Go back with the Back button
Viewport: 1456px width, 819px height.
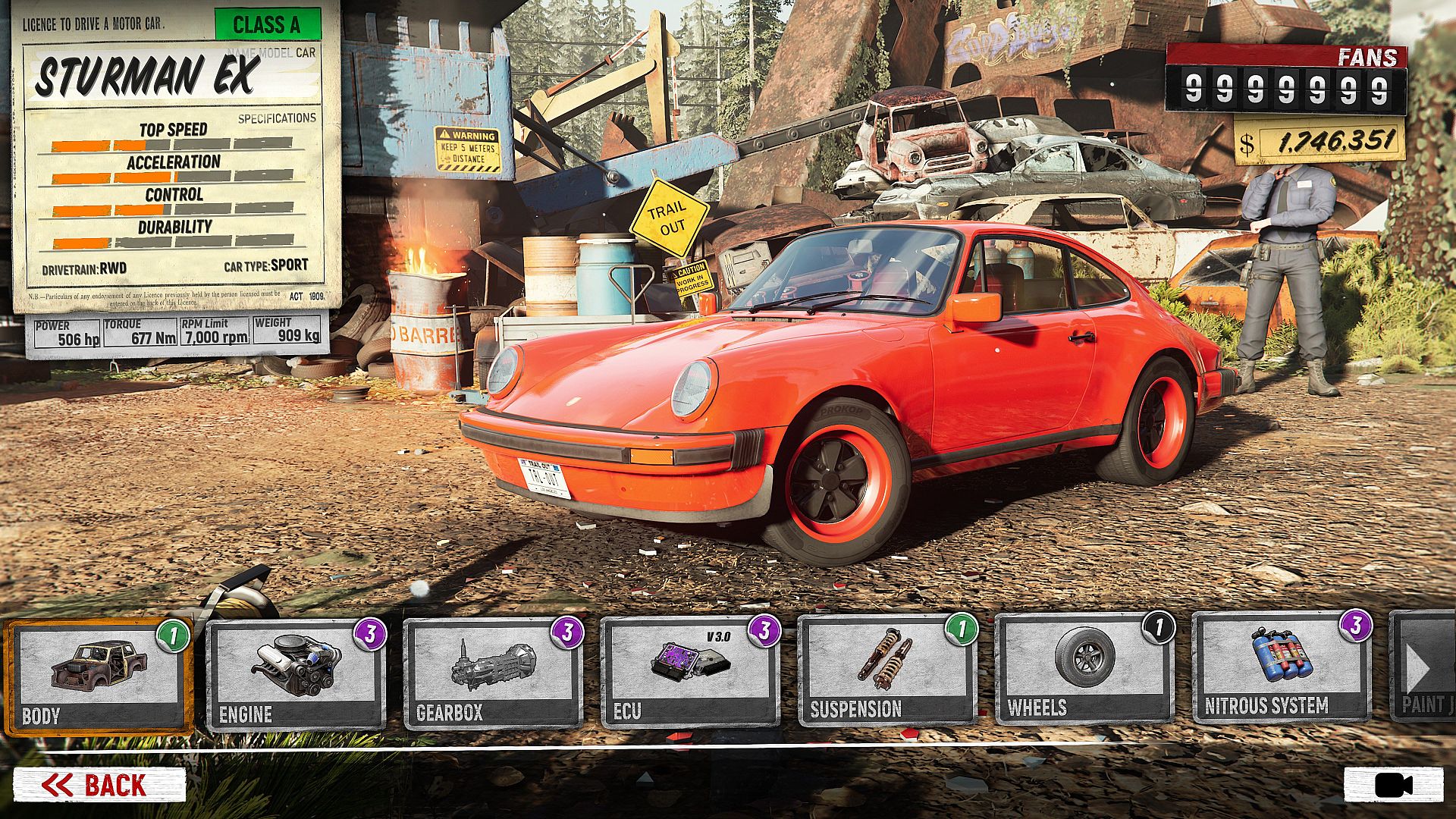tap(99, 785)
